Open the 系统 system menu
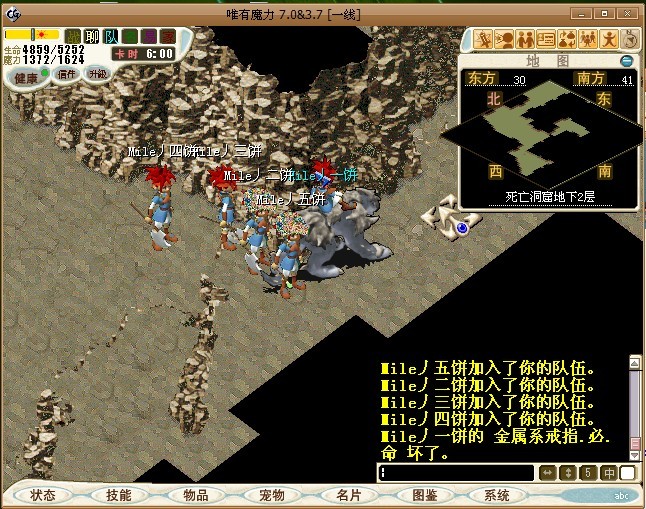The image size is (646, 509). coord(497,495)
